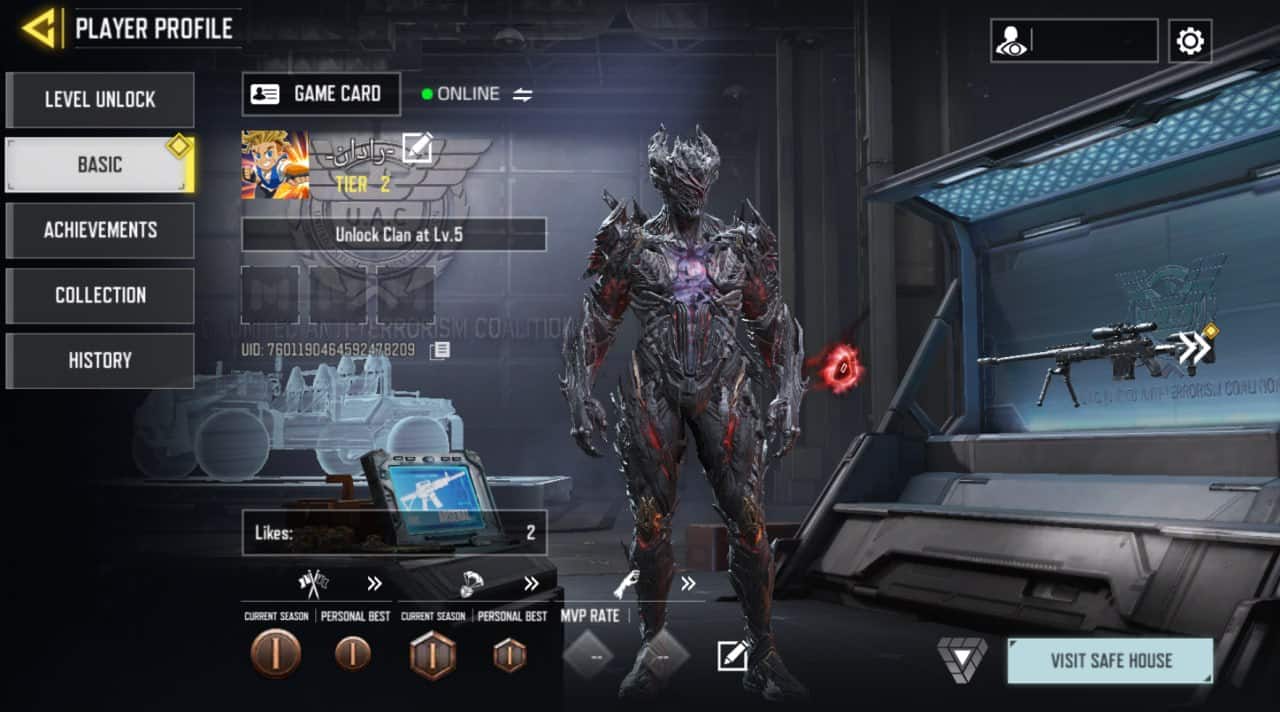Expand multiplayer ranked stats with crossed-flags arrows
Viewport: 1280px width, 712px height.
(374, 584)
